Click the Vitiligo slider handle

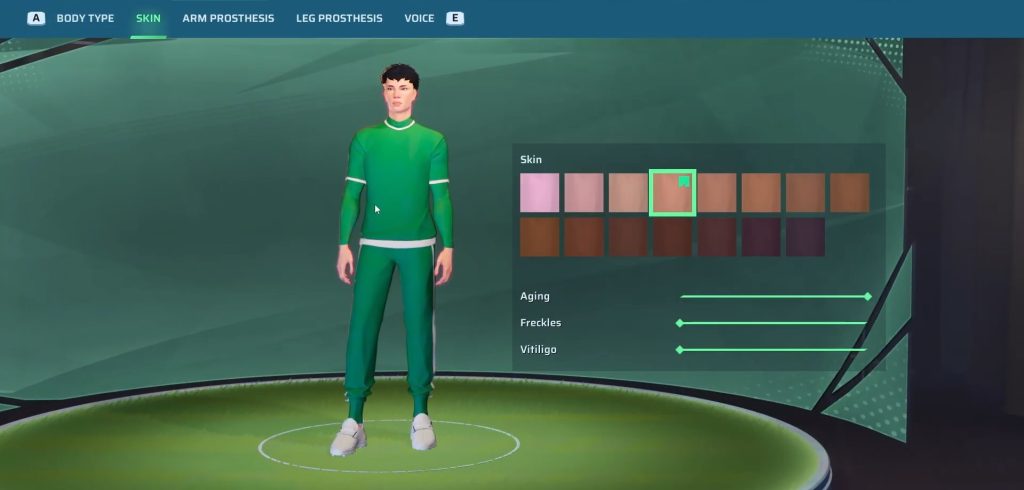(680, 350)
